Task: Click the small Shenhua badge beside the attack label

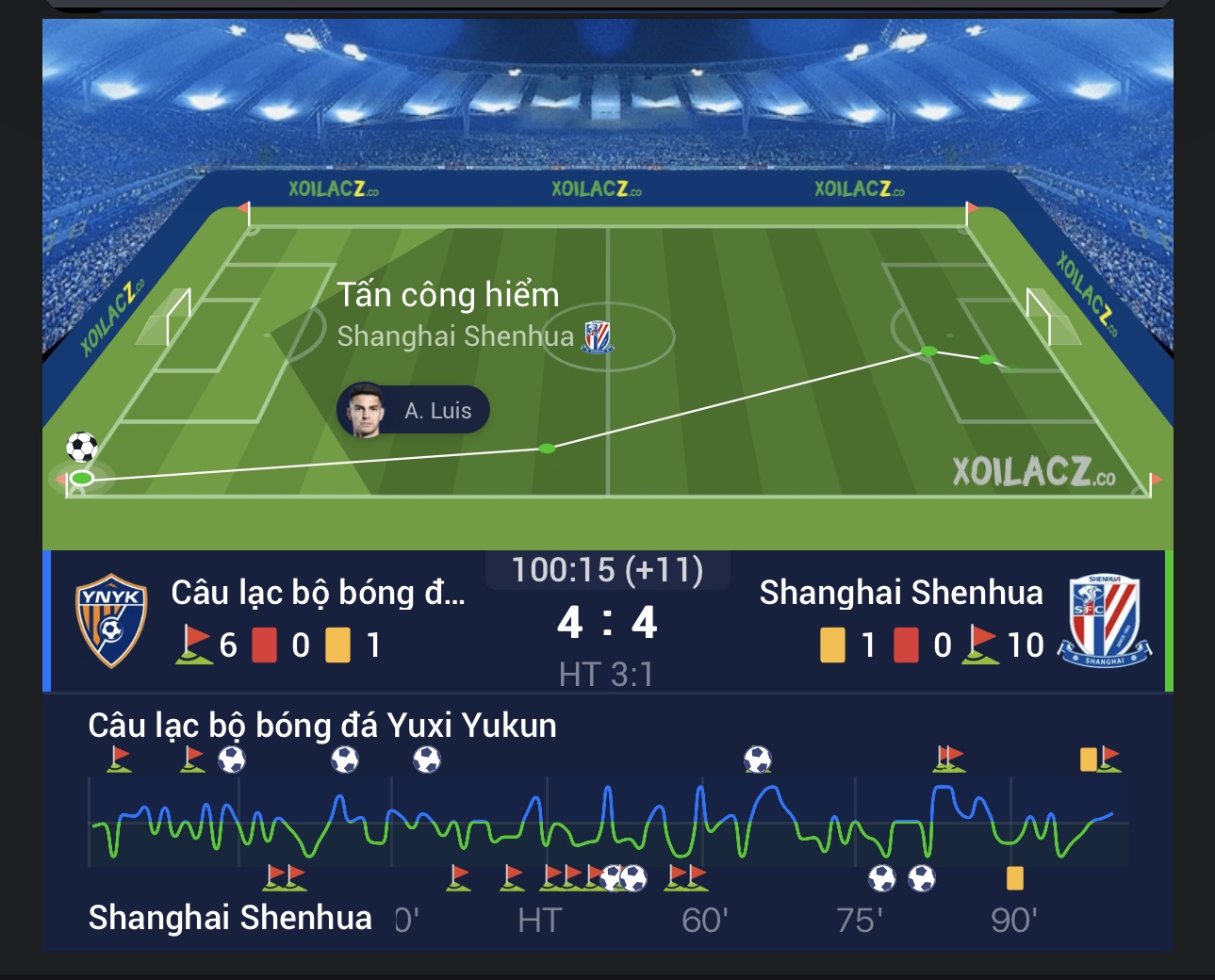Action: 597,336
